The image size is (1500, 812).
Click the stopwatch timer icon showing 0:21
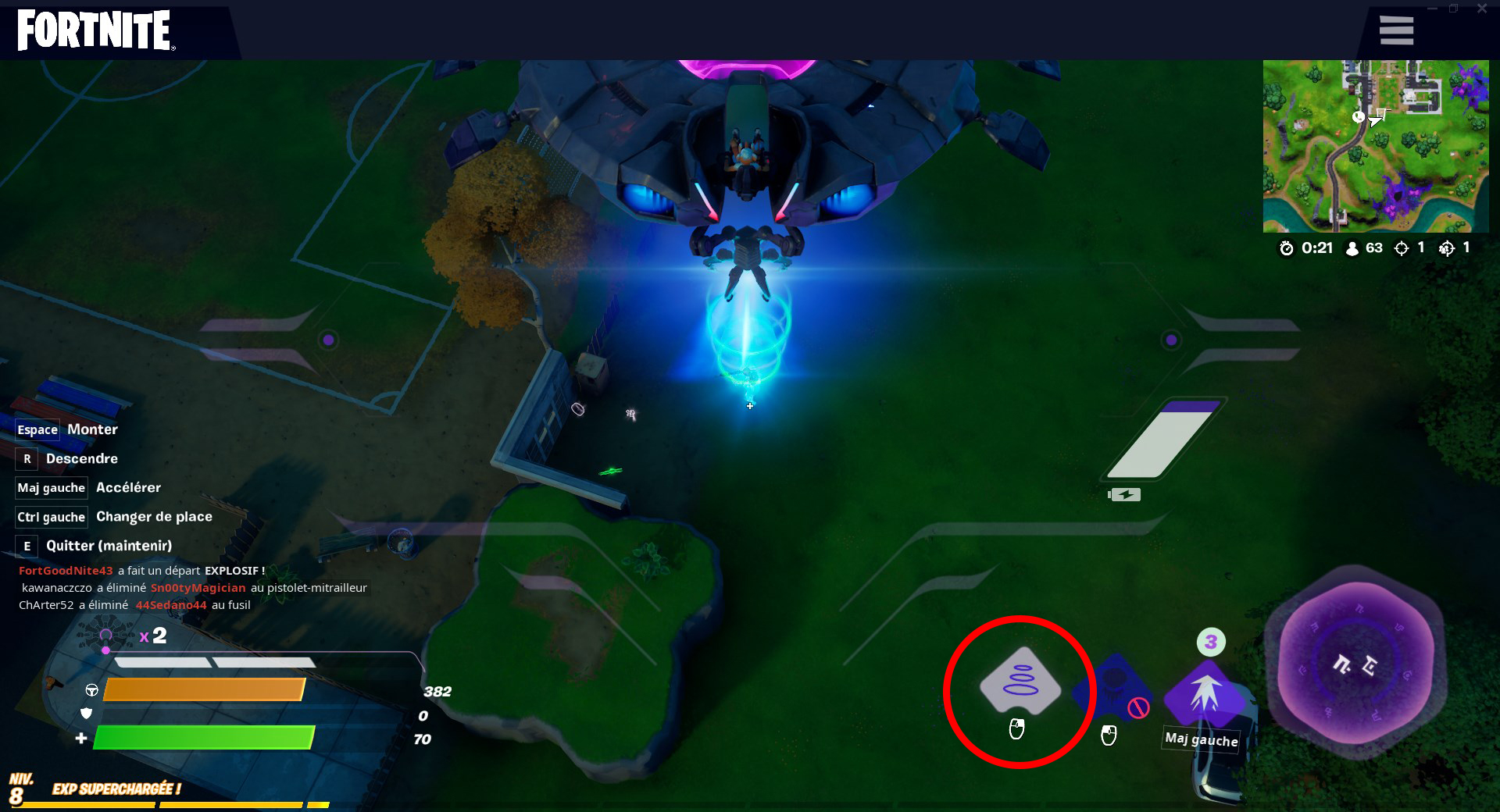pyautogui.click(x=1286, y=249)
